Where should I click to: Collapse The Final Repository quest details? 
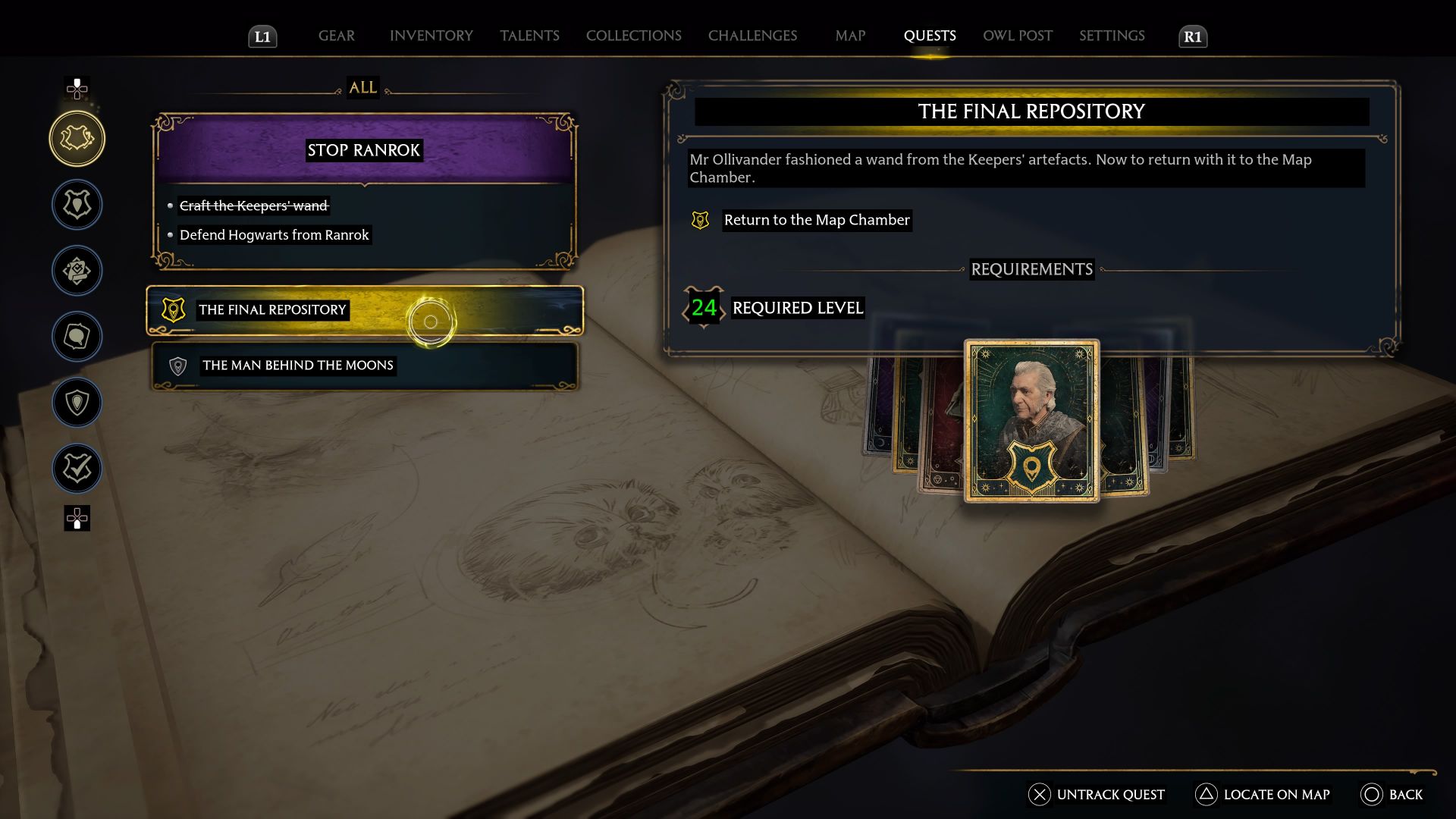pyautogui.click(x=271, y=309)
